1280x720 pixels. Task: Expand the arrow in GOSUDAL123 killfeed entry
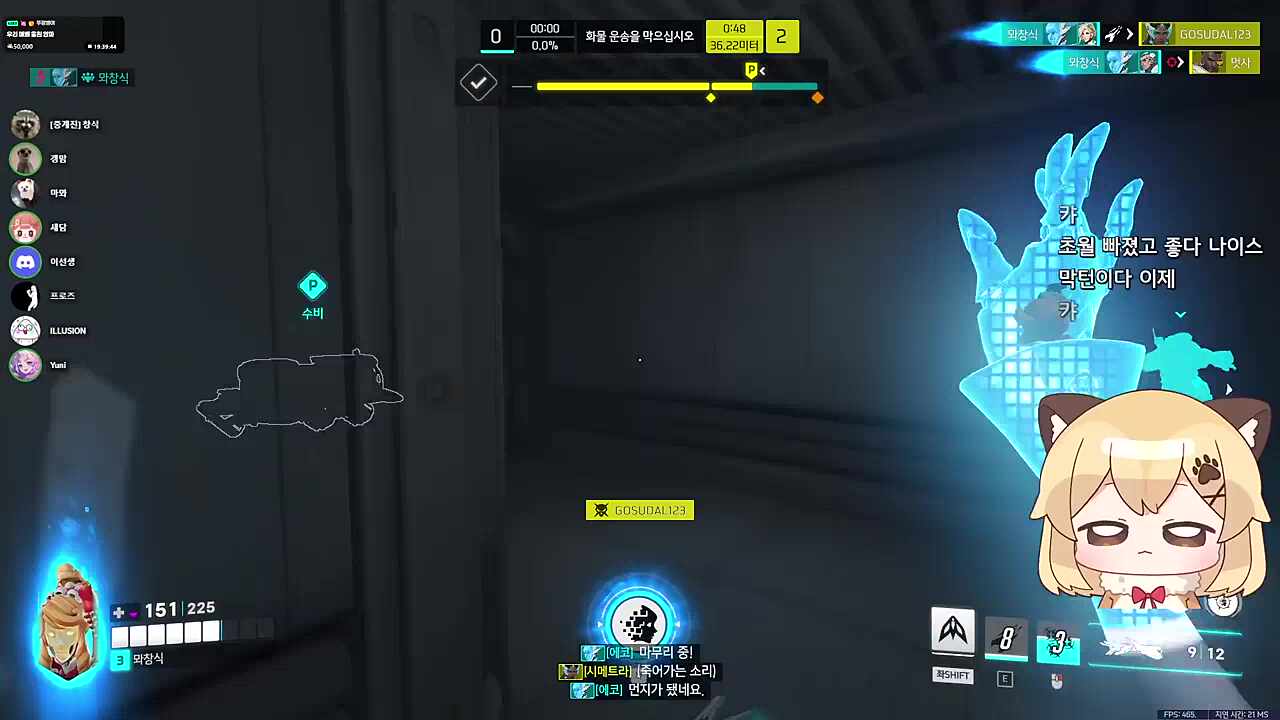(x=1130, y=34)
